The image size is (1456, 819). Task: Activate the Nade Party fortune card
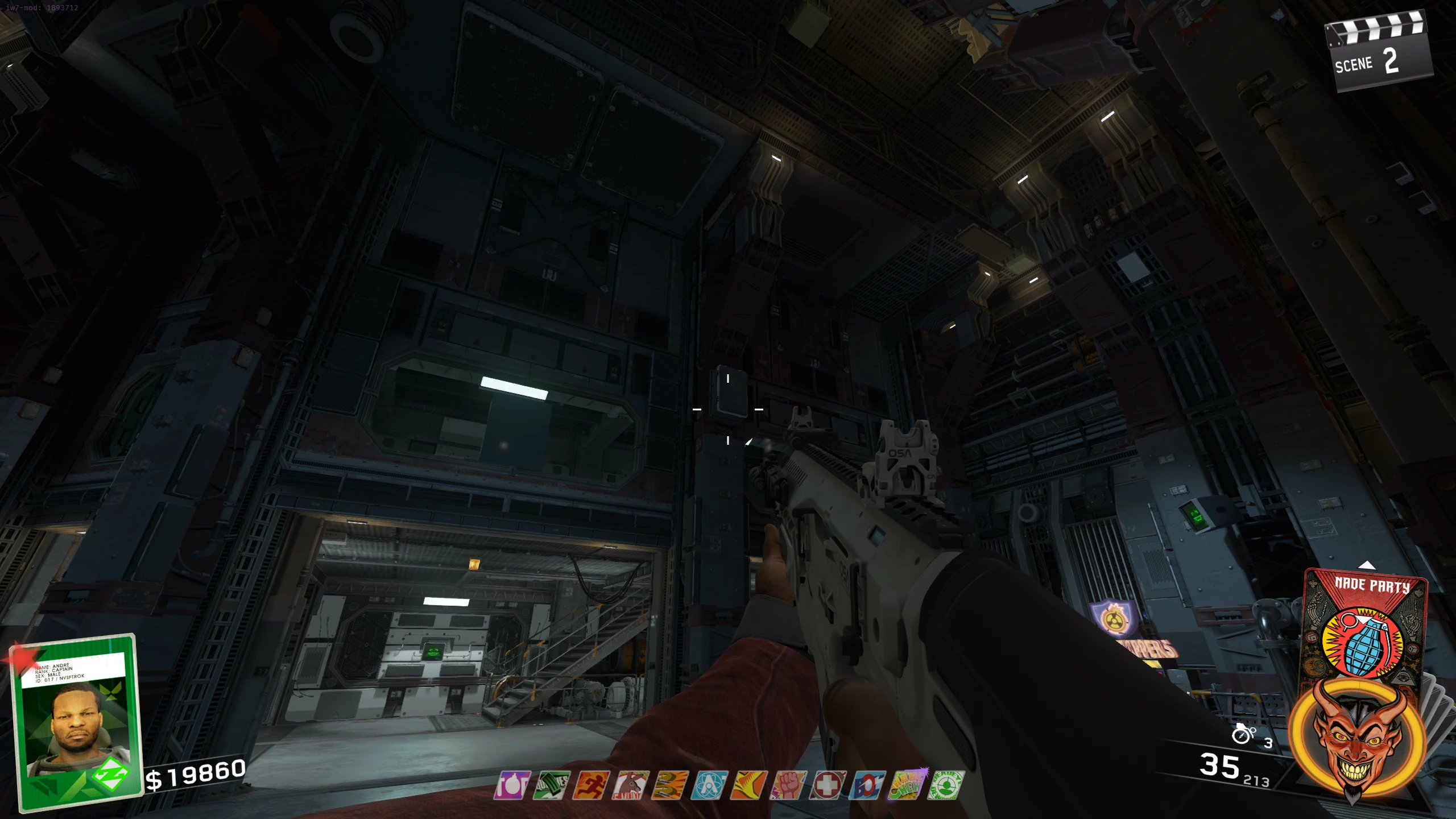point(1365,626)
